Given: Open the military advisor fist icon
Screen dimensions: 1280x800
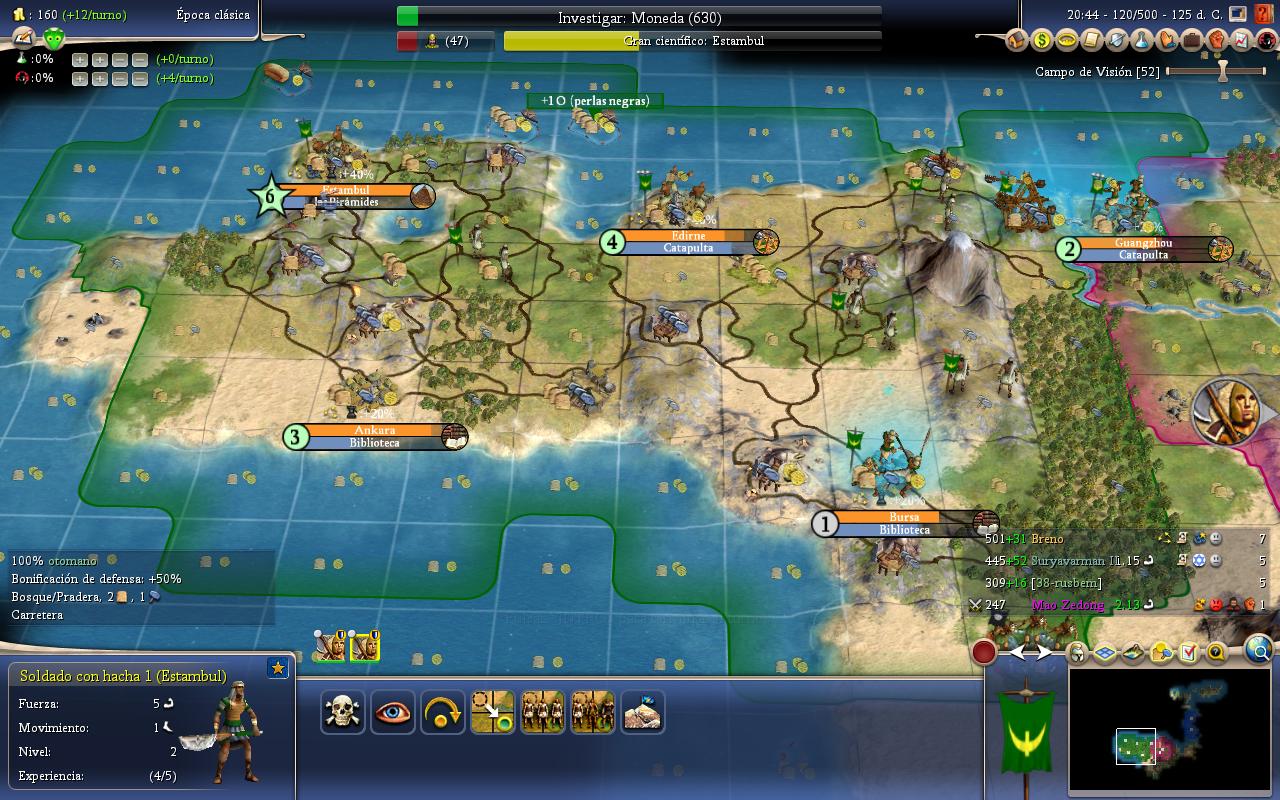Looking at the screenshot, I should click(1217, 41).
